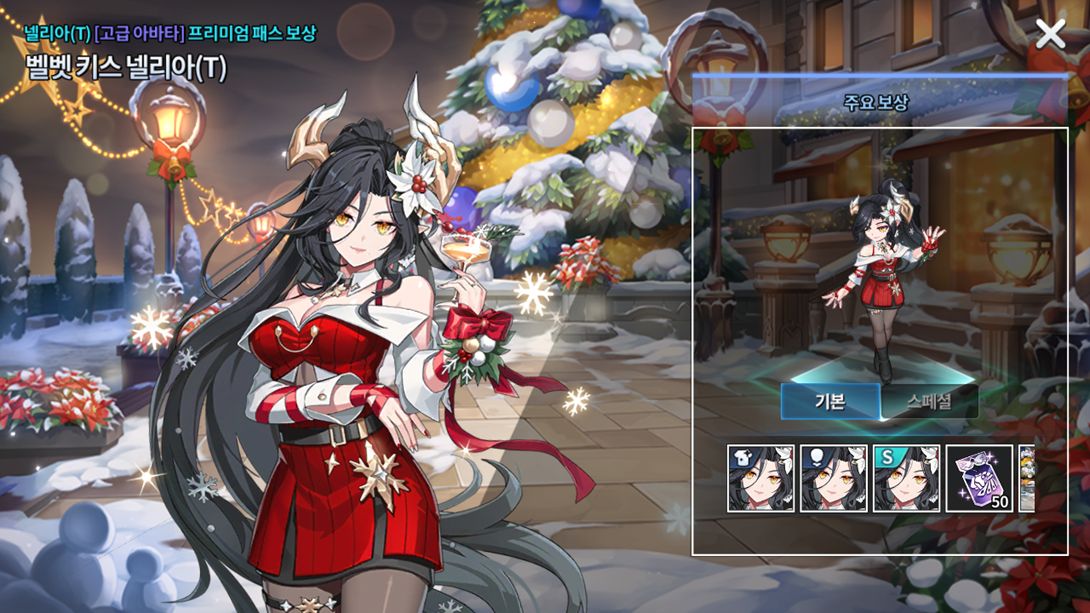The width and height of the screenshot is (1090, 613).
Task: Select the reward portrait with bust badge
Action: [x=834, y=479]
